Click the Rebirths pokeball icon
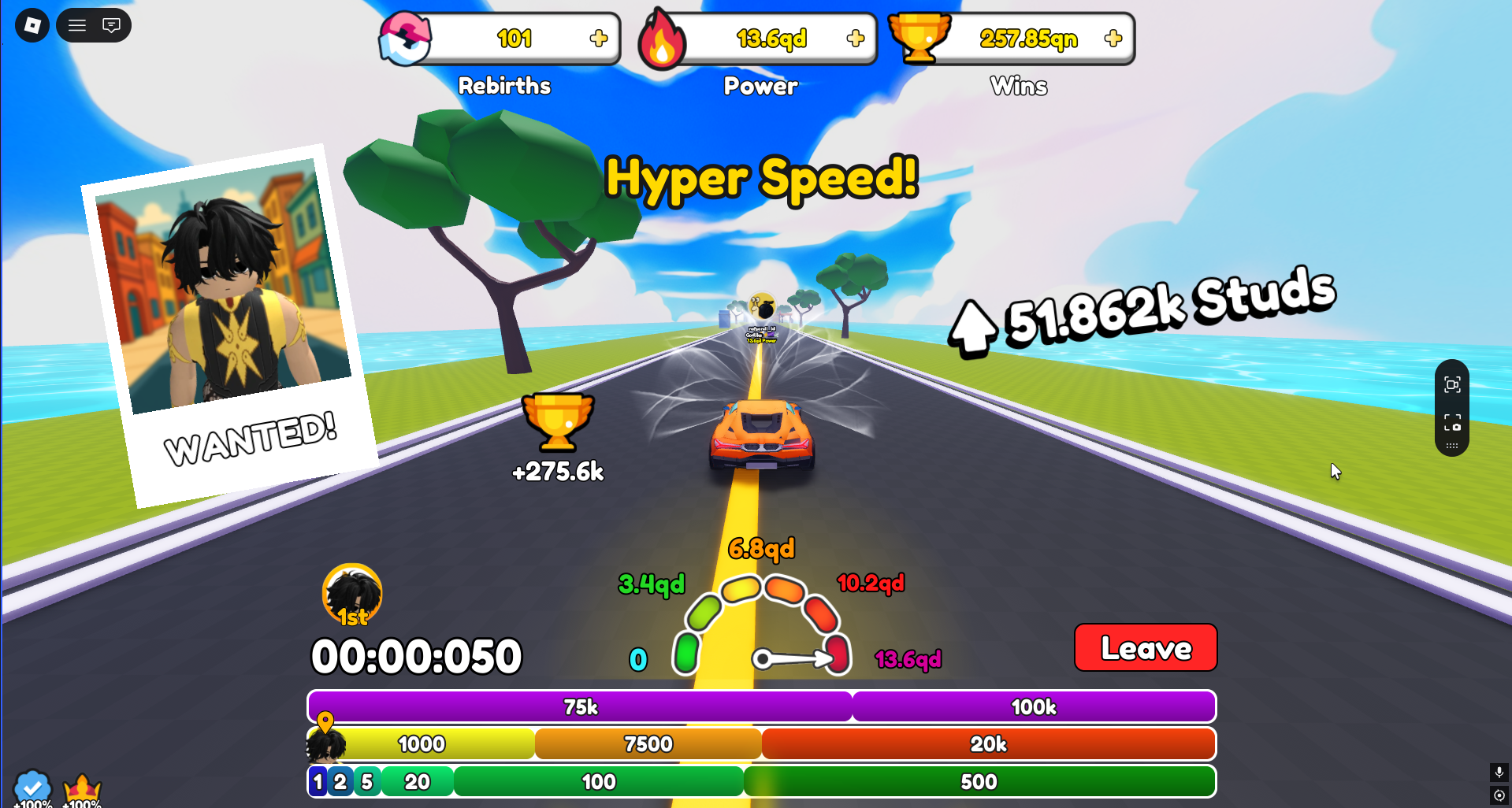 tap(403, 38)
